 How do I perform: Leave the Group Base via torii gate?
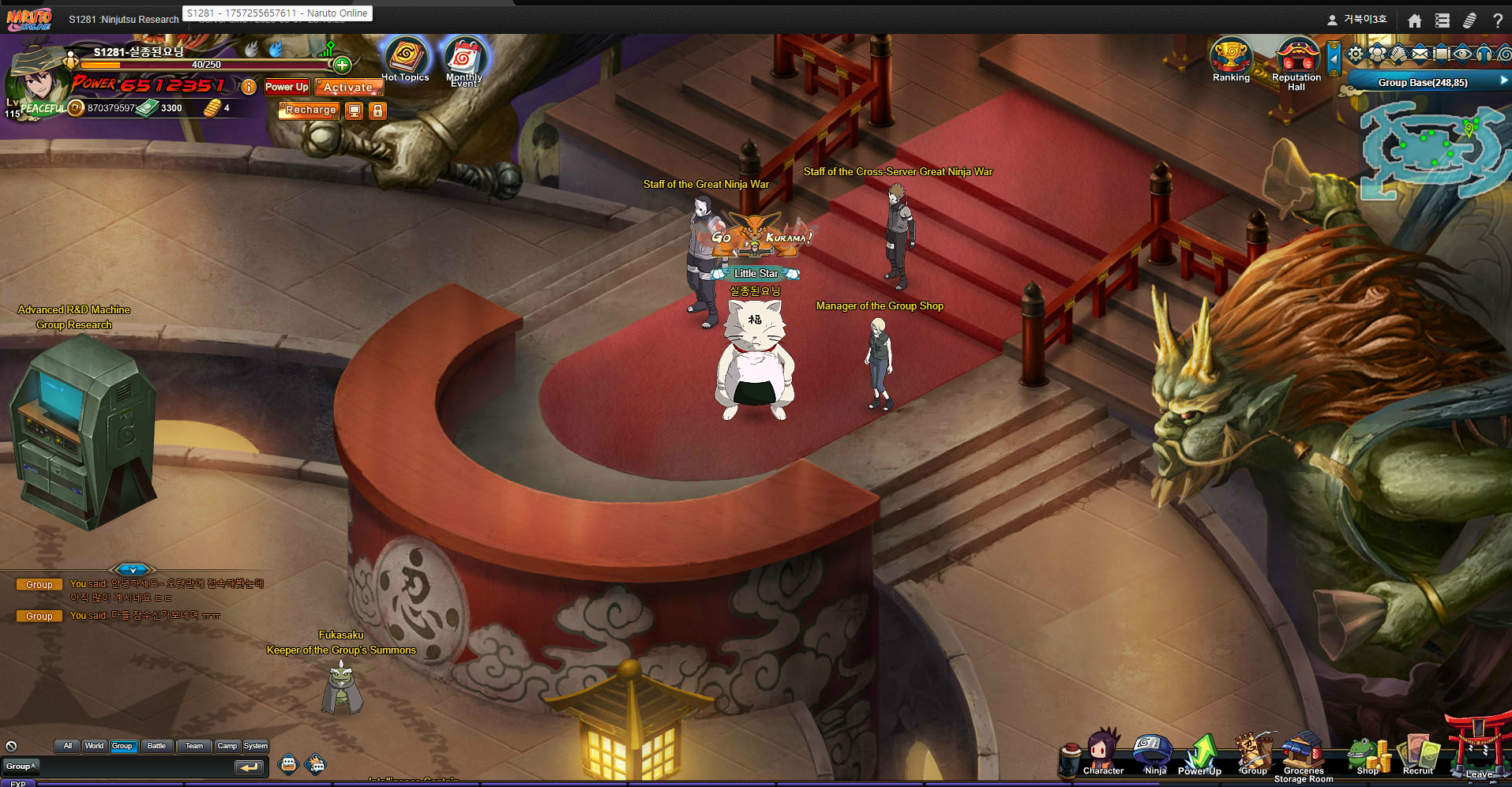tap(1478, 748)
